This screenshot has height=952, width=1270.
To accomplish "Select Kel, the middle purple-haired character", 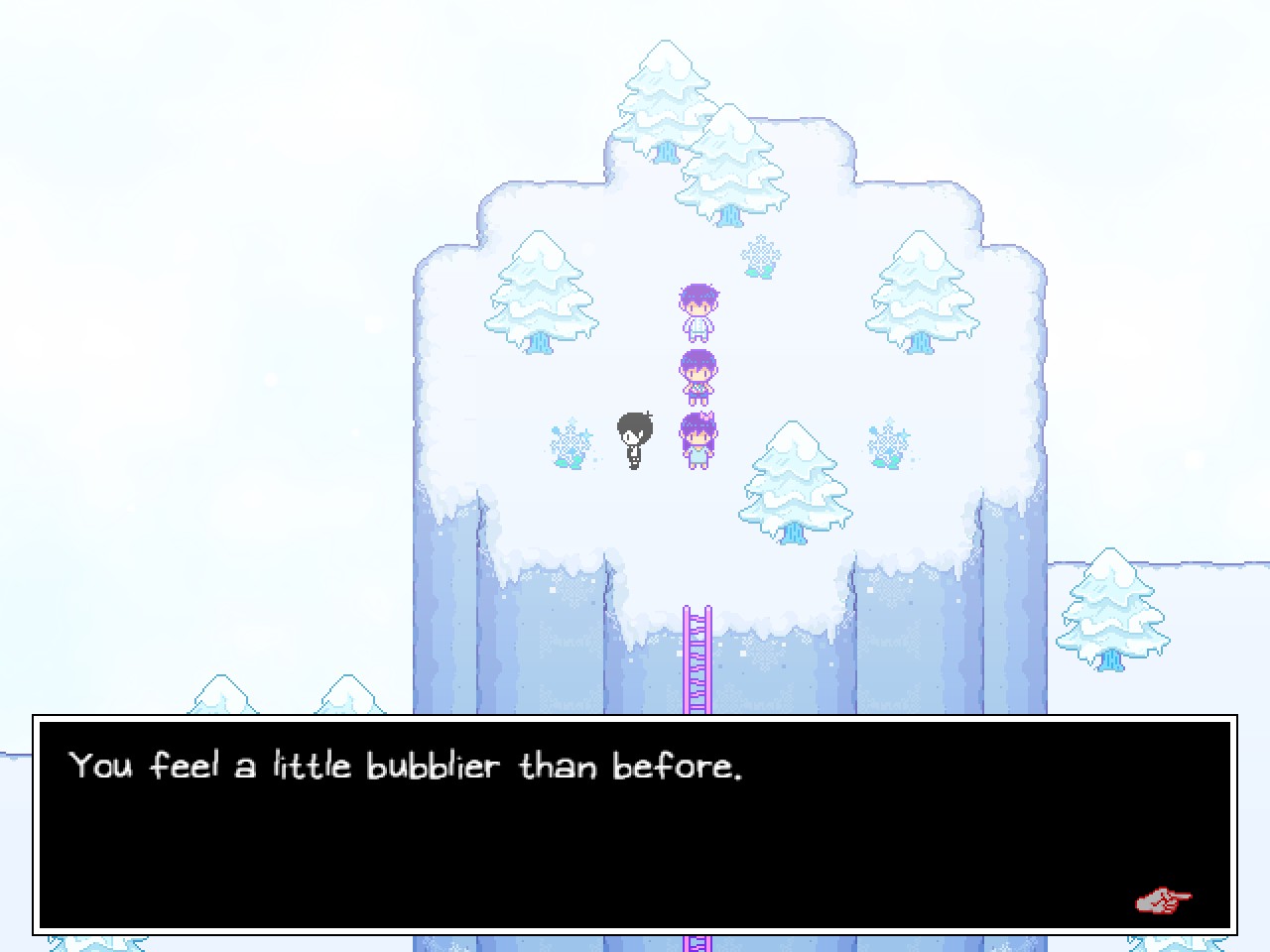I will [x=698, y=375].
